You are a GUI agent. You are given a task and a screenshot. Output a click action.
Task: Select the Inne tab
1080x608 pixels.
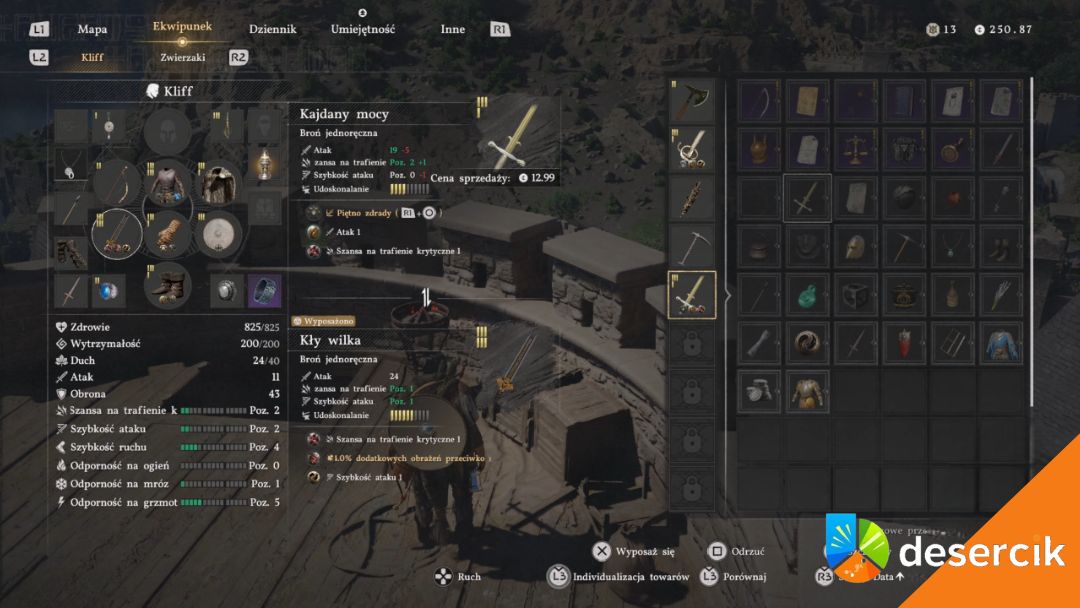pos(453,29)
